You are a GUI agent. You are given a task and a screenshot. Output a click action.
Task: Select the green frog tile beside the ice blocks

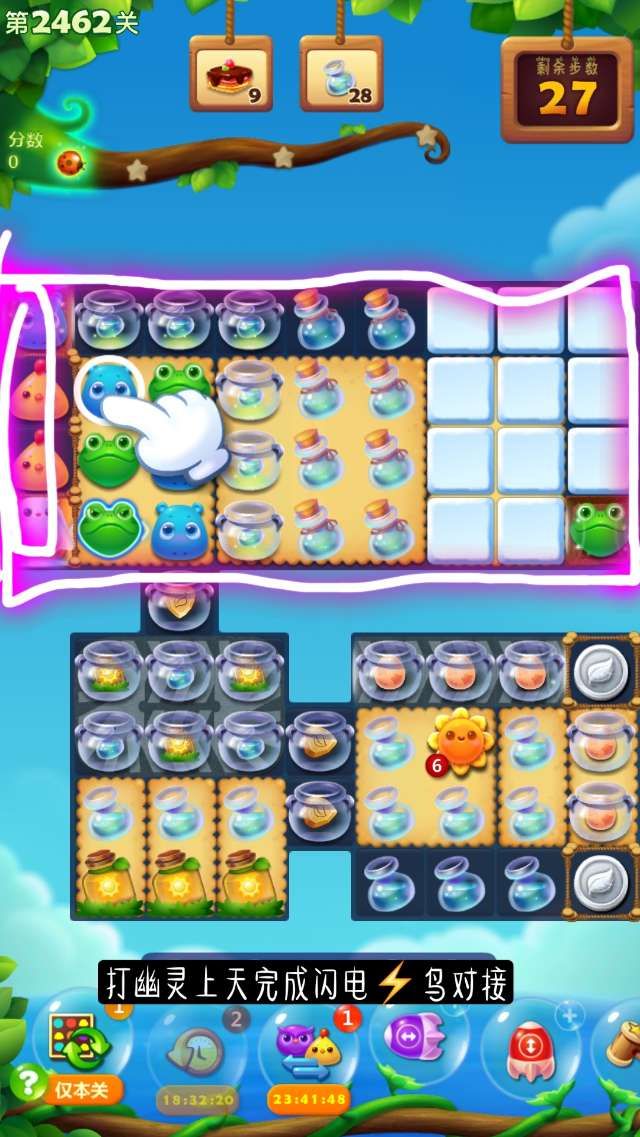599,528
